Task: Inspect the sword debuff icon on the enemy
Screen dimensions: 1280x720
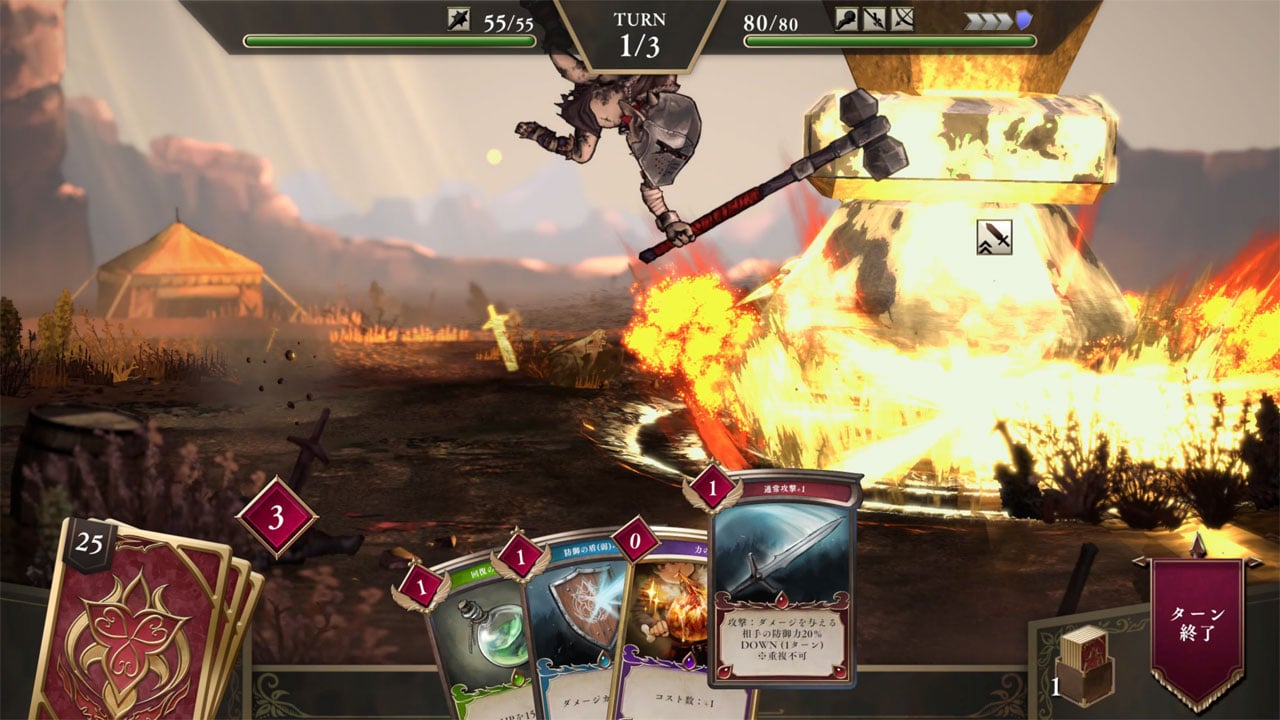Action: (x=994, y=237)
